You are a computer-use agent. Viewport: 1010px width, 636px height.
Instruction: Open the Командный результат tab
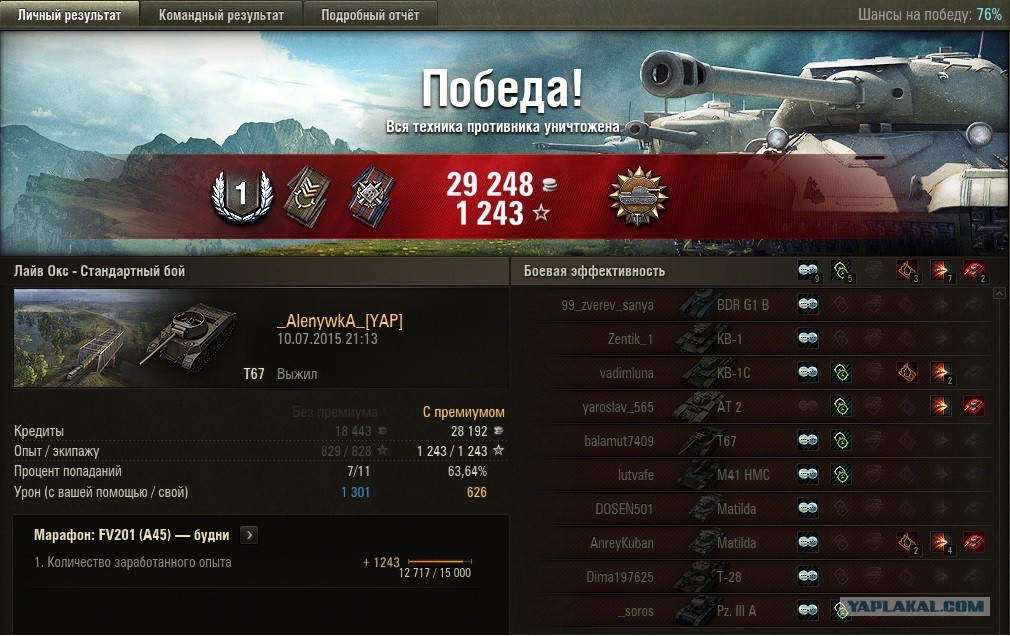pyautogui.click(x=221, y=15)
